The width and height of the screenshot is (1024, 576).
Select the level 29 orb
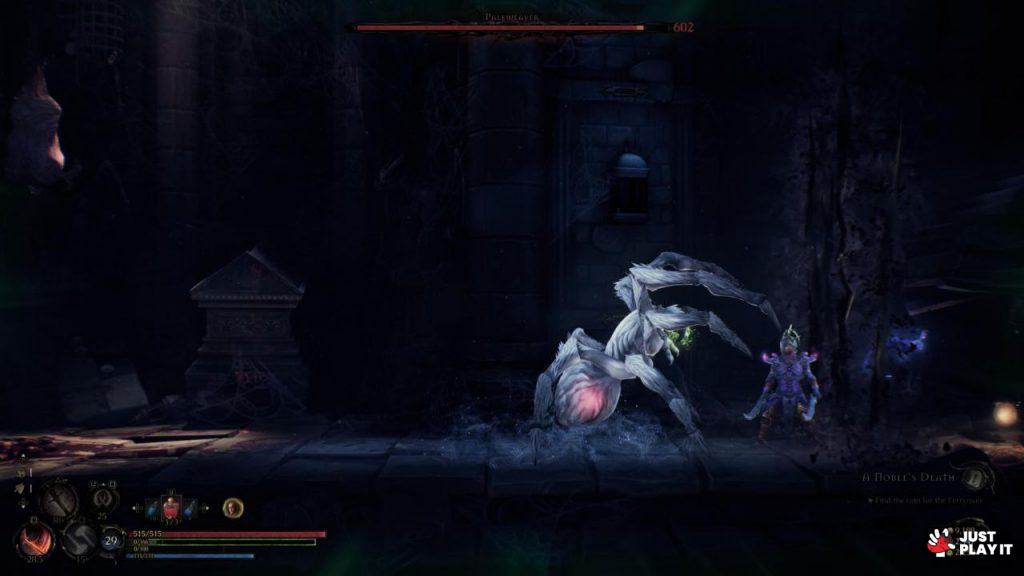coord(112,541)
